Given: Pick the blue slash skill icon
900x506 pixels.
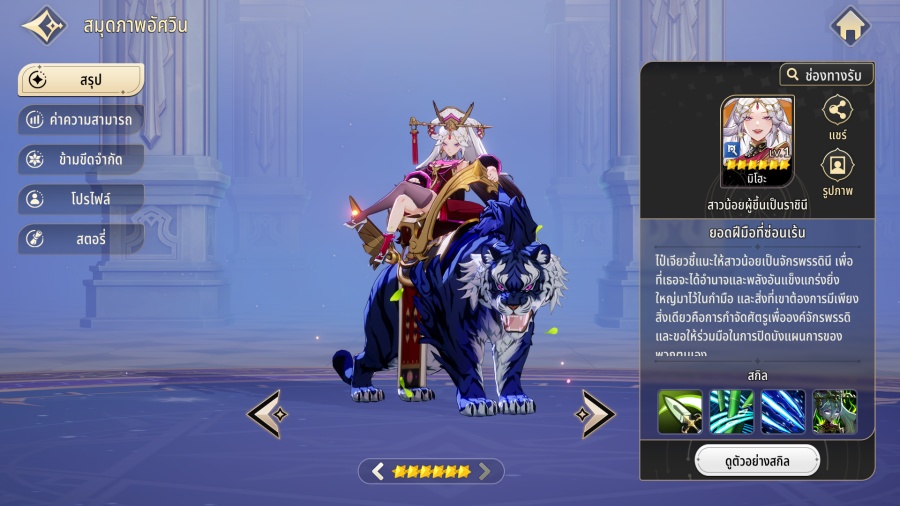Looking at the screenshot, I should point(783,412).
